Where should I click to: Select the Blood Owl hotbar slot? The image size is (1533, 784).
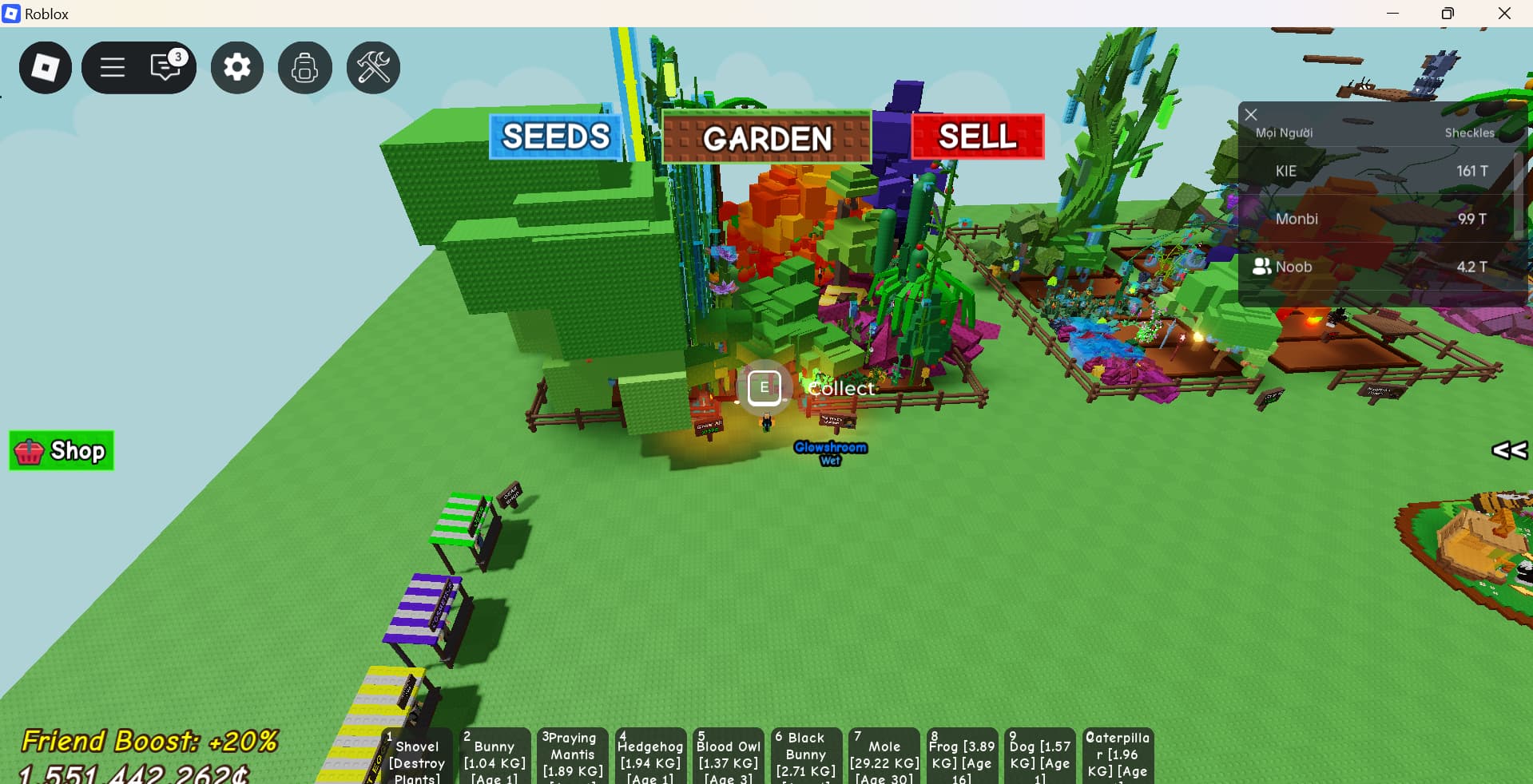tap(727, 757)
